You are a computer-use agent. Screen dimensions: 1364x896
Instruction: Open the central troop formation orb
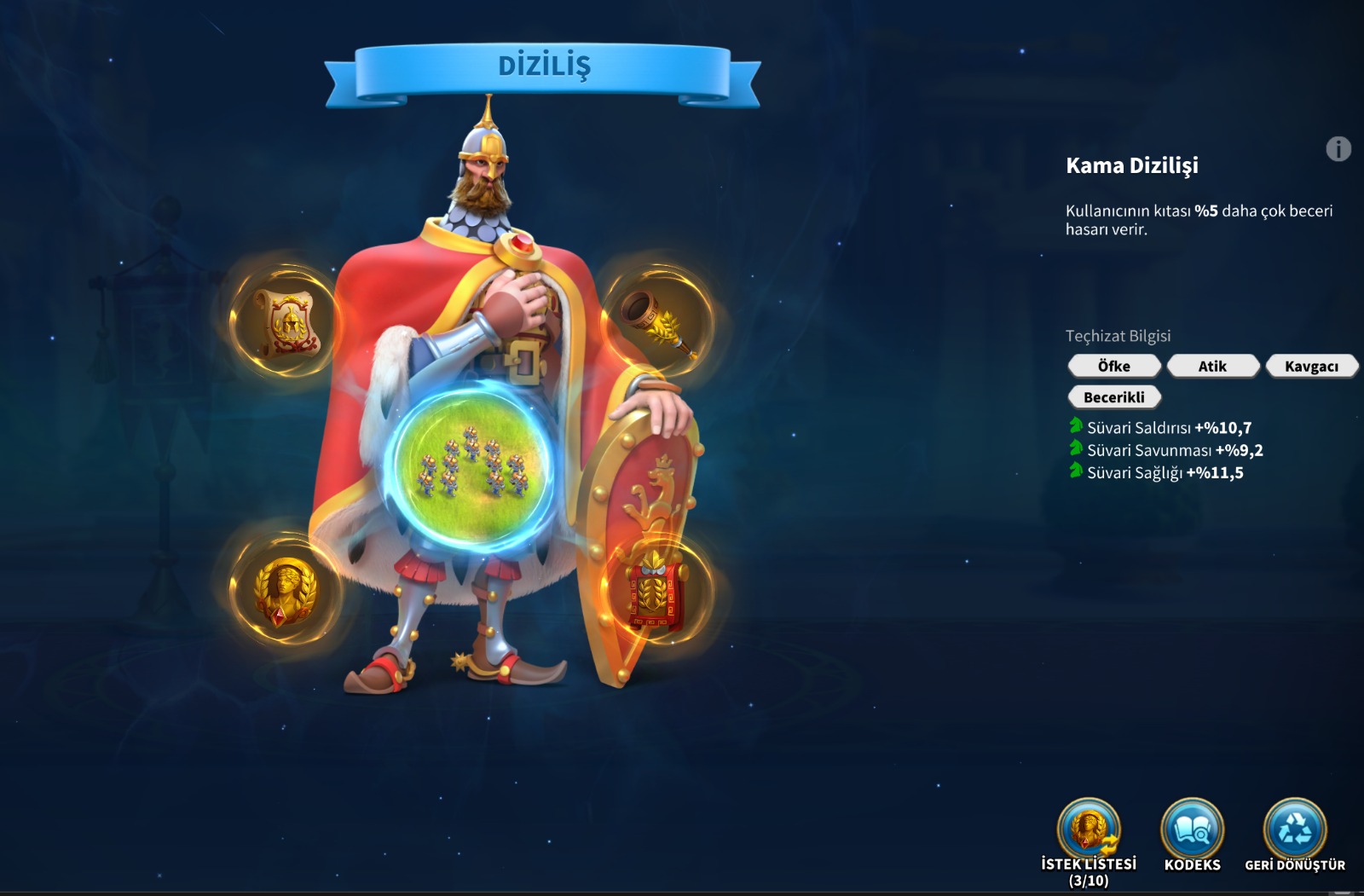click(471, 463)
